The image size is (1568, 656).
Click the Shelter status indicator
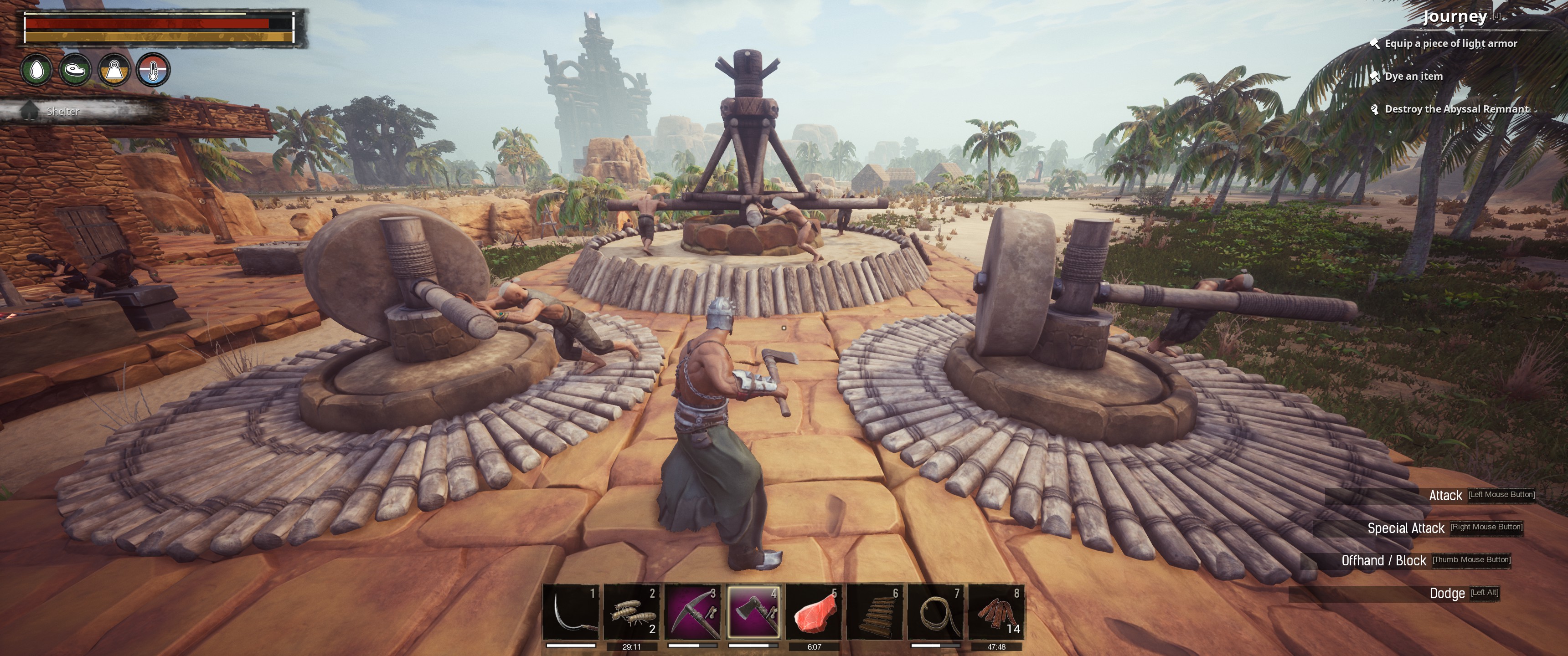62,111
